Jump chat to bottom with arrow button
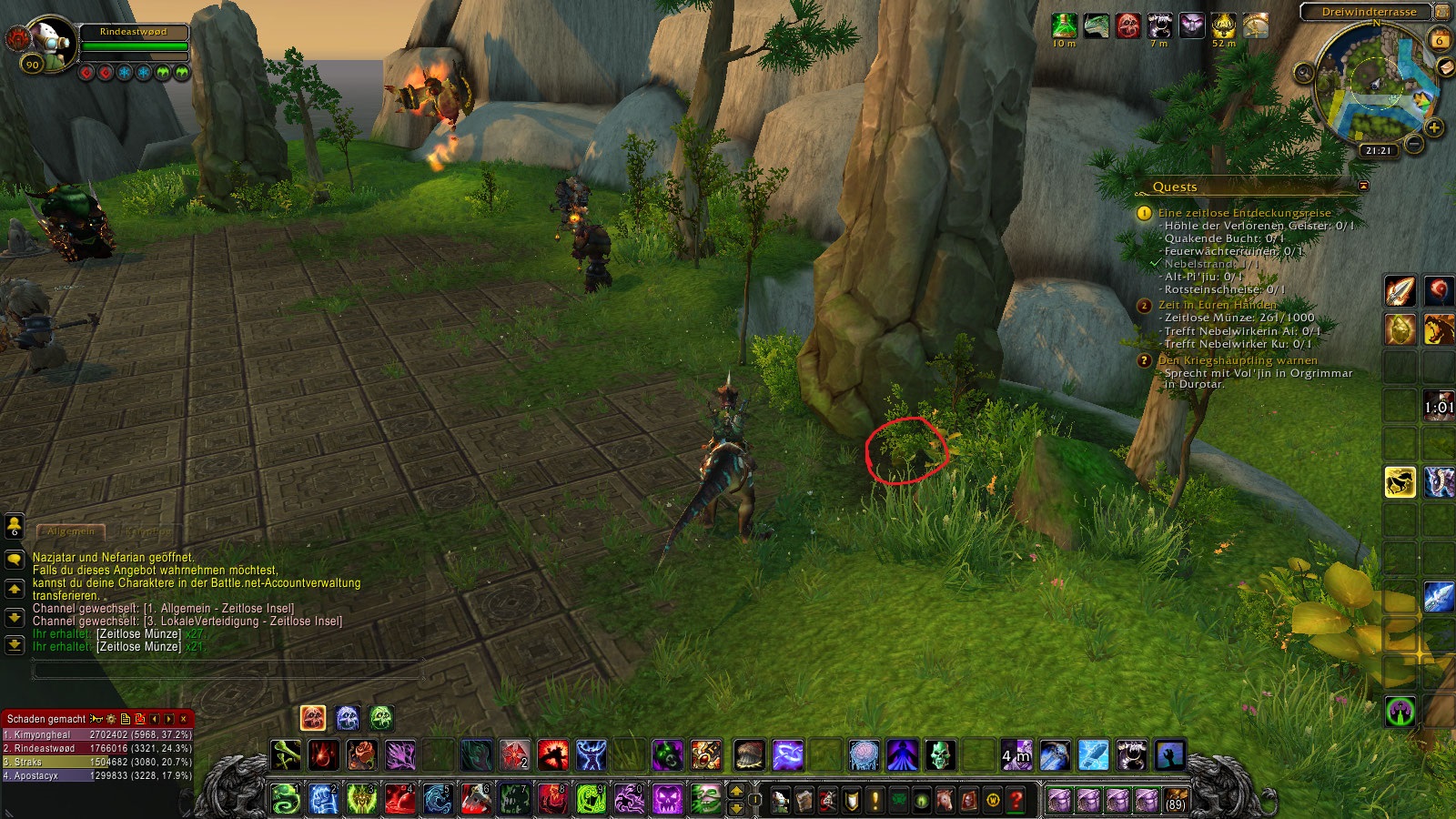 tap(14, 645)
